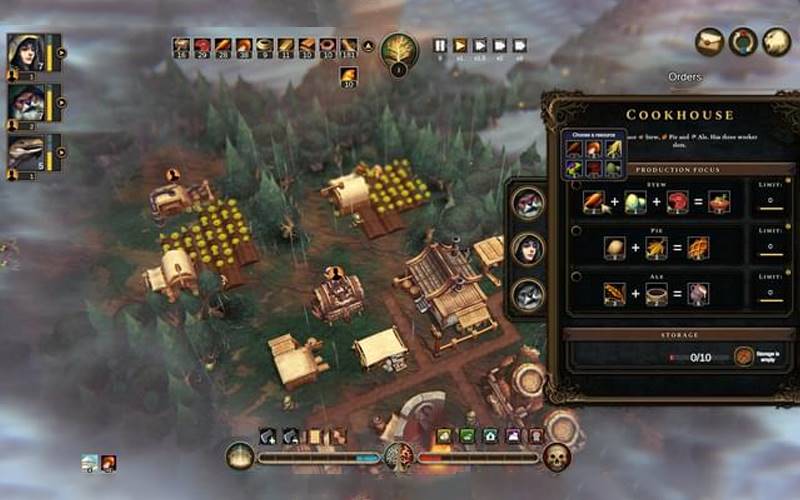Click the skull icon beside the red bar
Screen dimensions: 800x500
click(556, 457)
